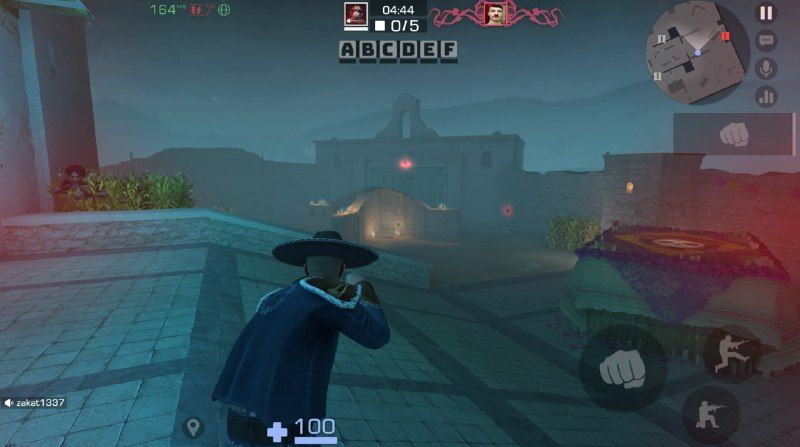Viewport: 800px width, 447px height.
Task: Jump using the leaping soldier button
Action: click(731, 354)
